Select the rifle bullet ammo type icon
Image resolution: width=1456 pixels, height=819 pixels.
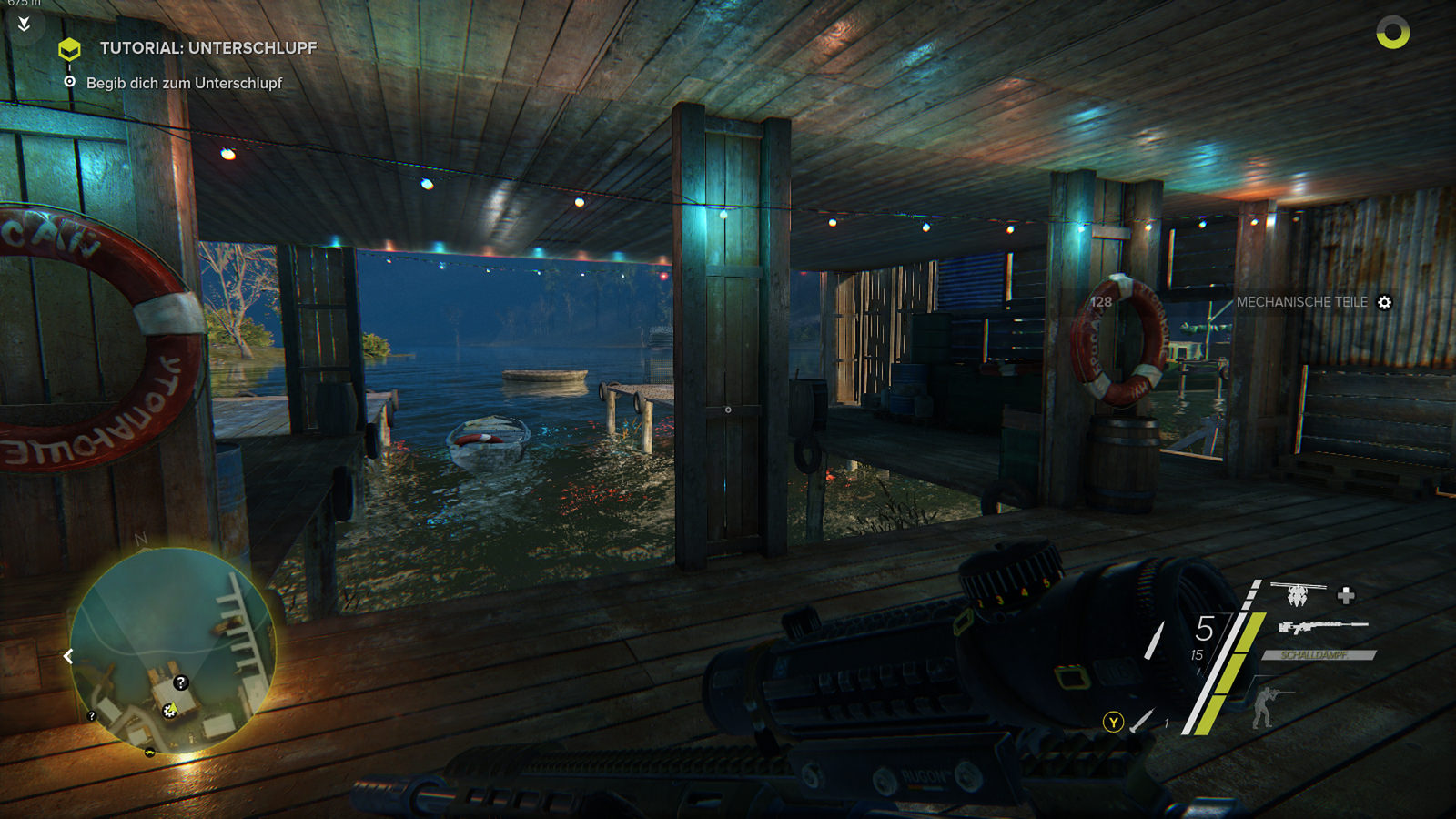click(1154, 640)
